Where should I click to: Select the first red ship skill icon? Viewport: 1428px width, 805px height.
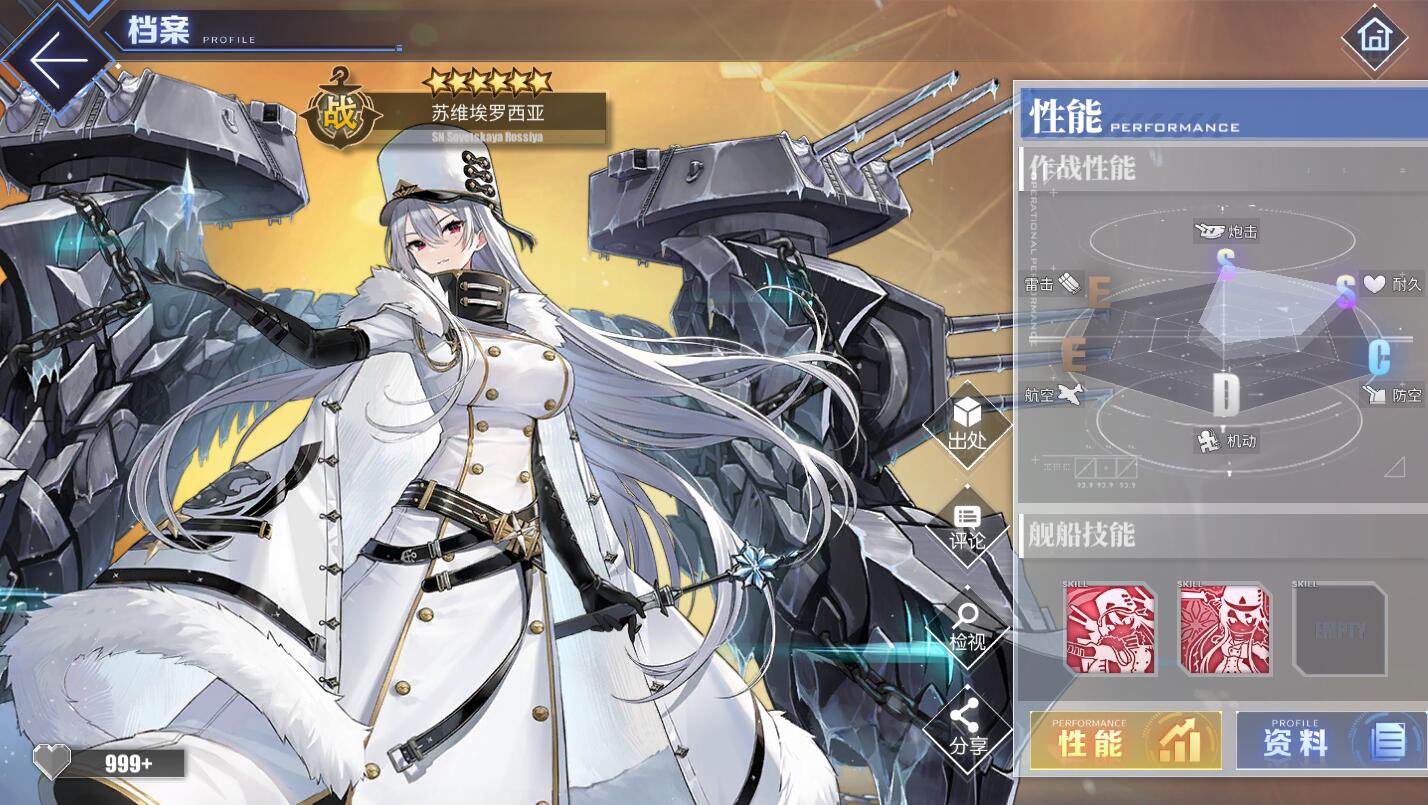[1110, 630]
